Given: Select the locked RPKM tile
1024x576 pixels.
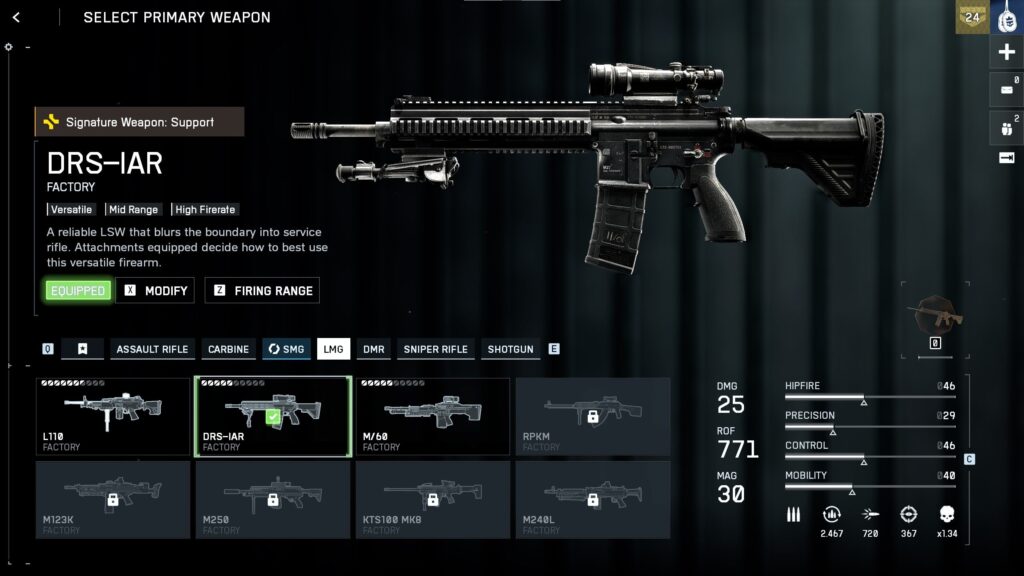Looking at the screenshot, I should click(593, 416).
